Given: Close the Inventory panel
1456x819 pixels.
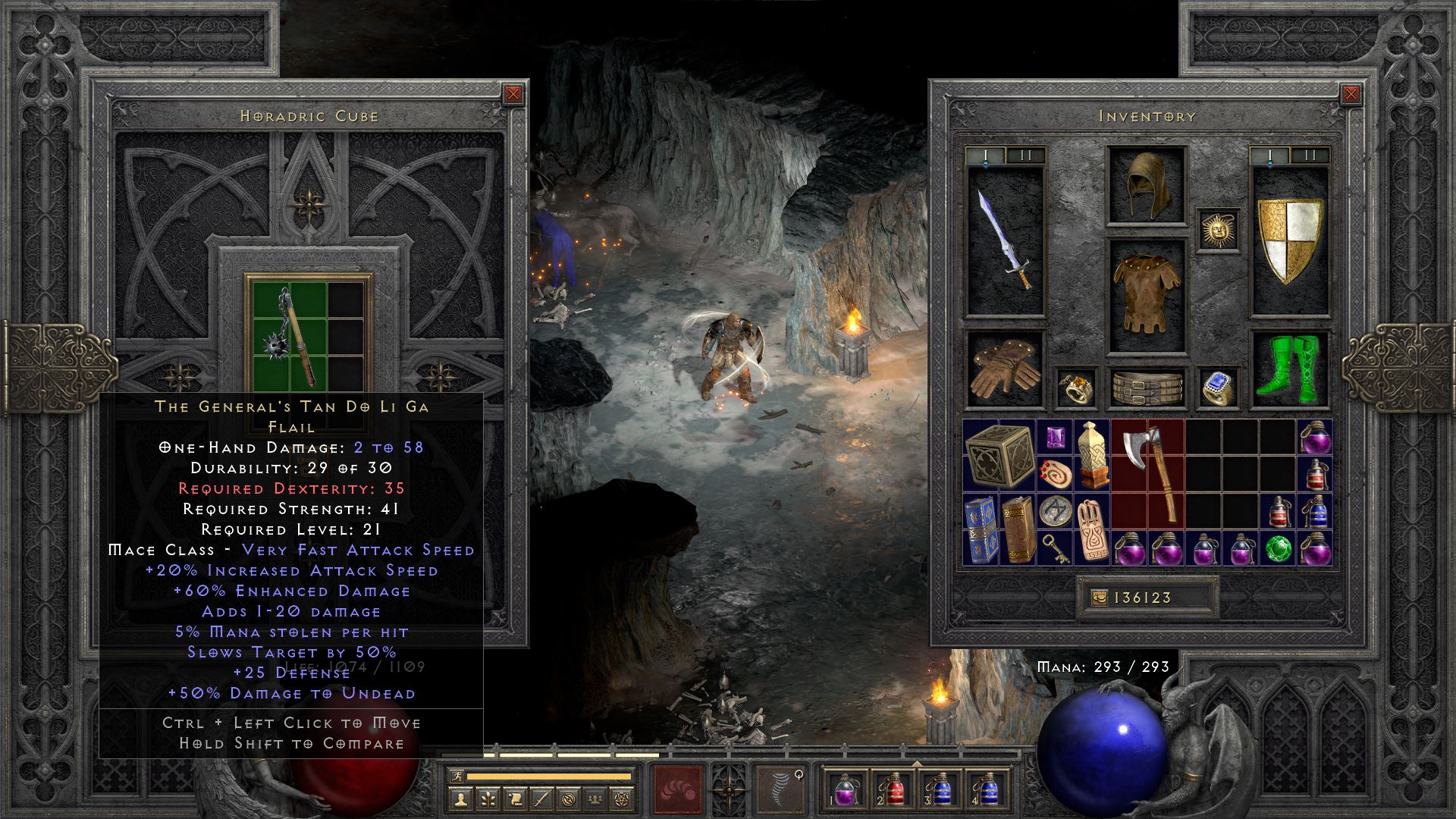Looking at the screenshot, I should (1351, 94).
